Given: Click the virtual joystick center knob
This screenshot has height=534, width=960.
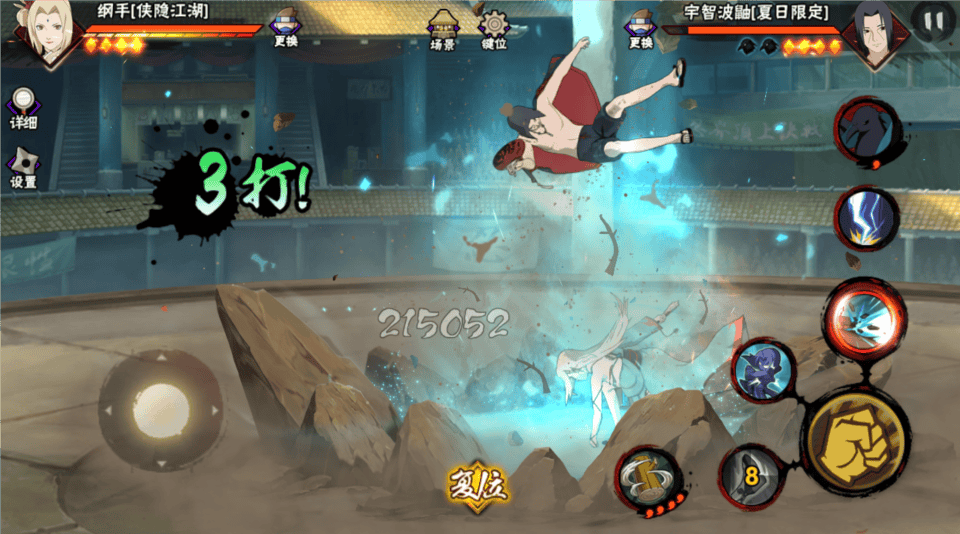Looking at the screenshot, I should tap(160, 408).
